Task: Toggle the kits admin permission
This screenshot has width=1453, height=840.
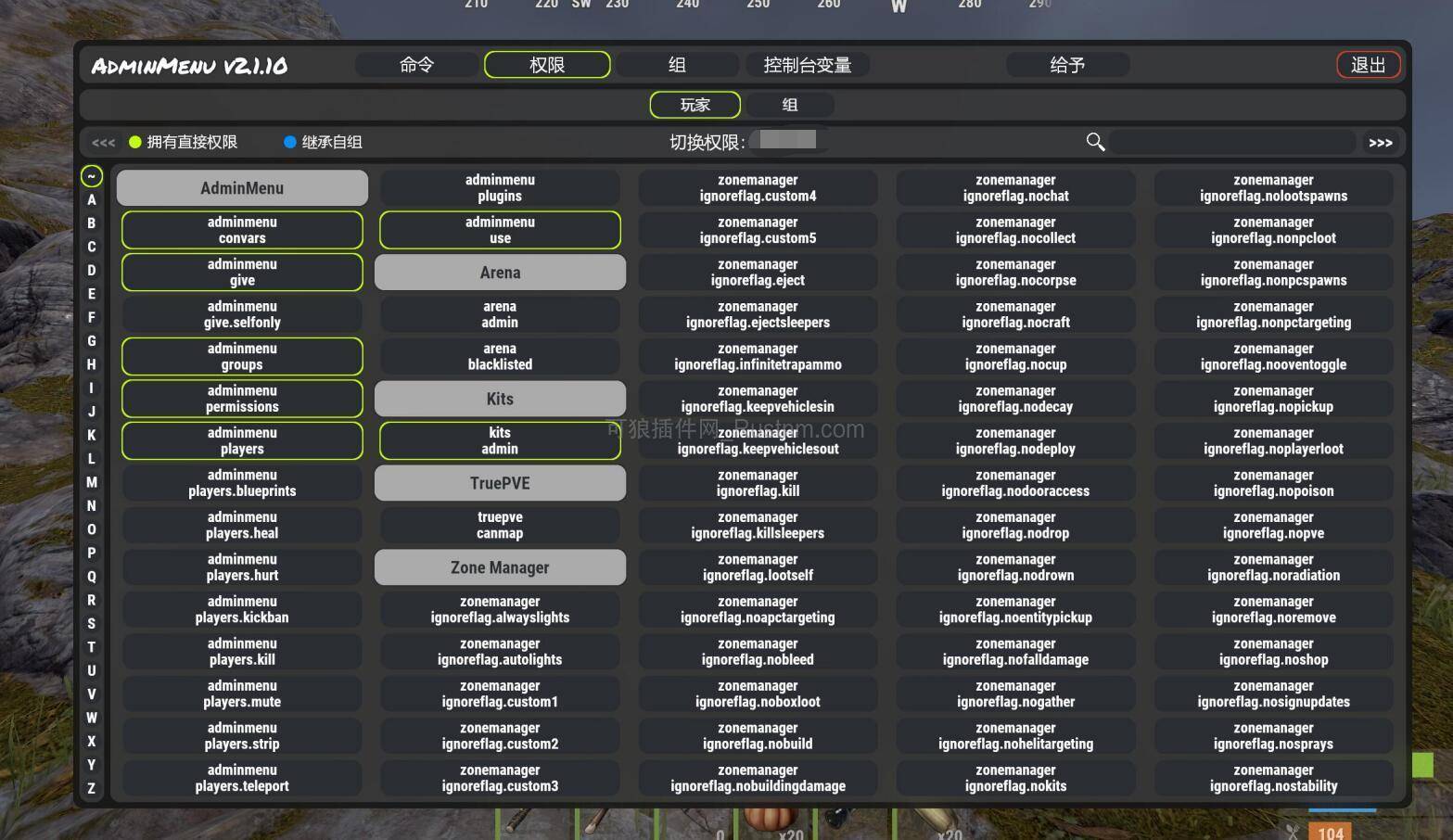Action: pyautogui.click(x=500, y=440)
